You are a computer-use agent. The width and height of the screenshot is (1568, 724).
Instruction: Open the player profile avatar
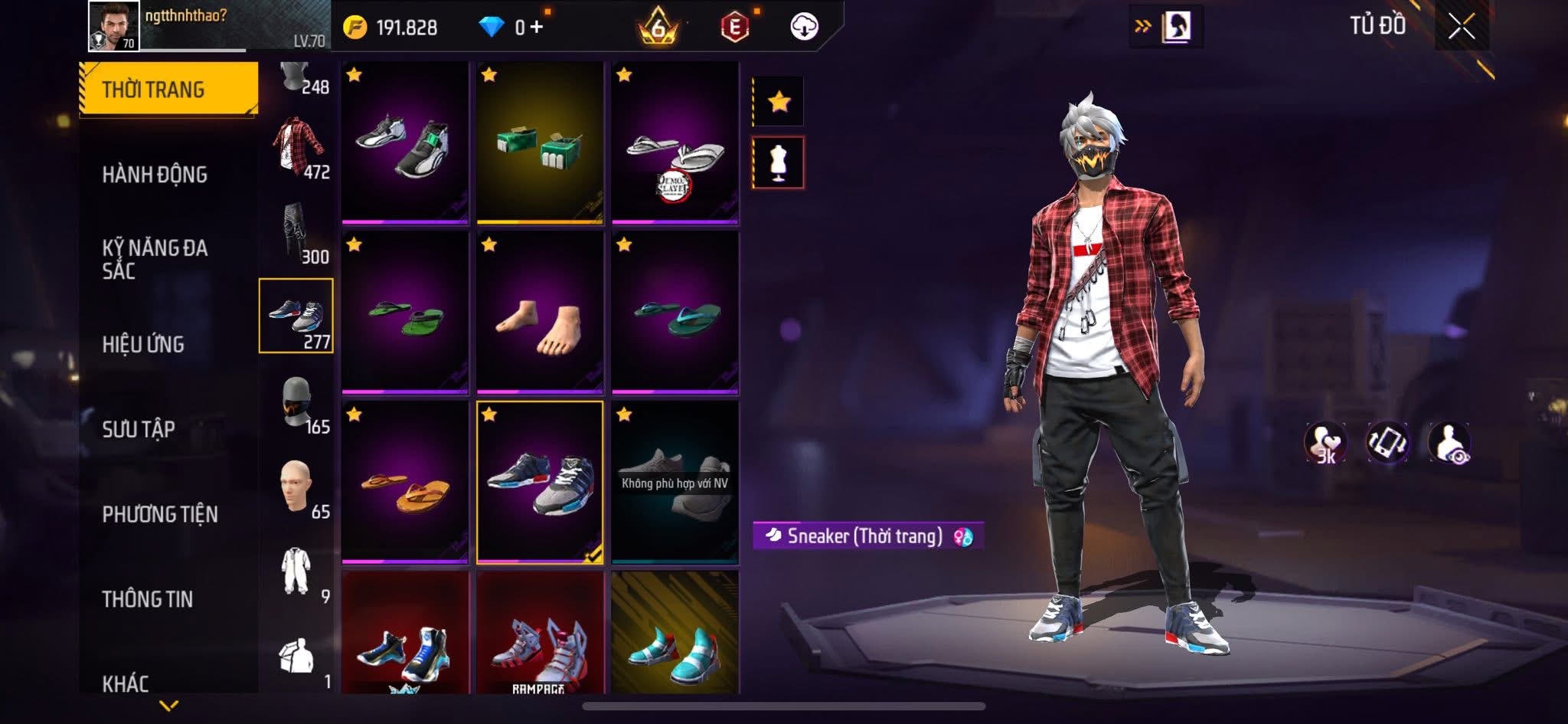point(114,26)
